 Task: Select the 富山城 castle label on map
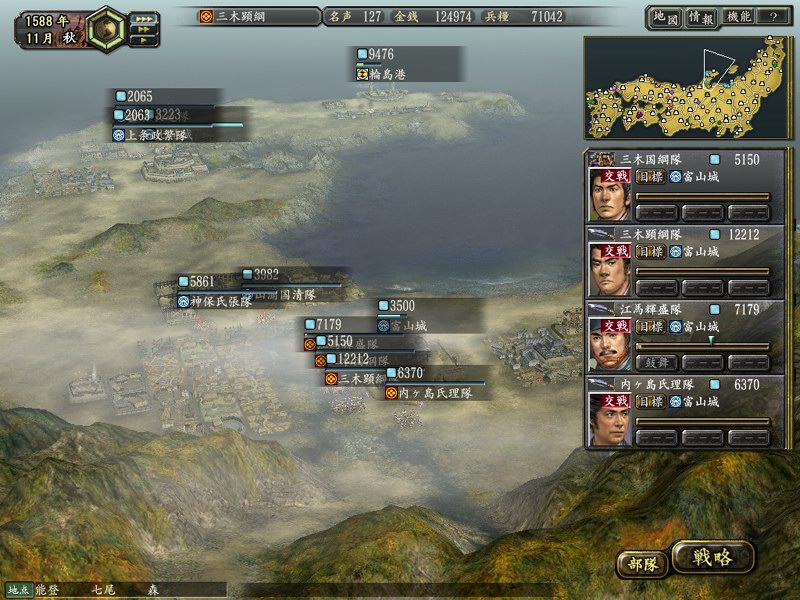coord(408,325)
